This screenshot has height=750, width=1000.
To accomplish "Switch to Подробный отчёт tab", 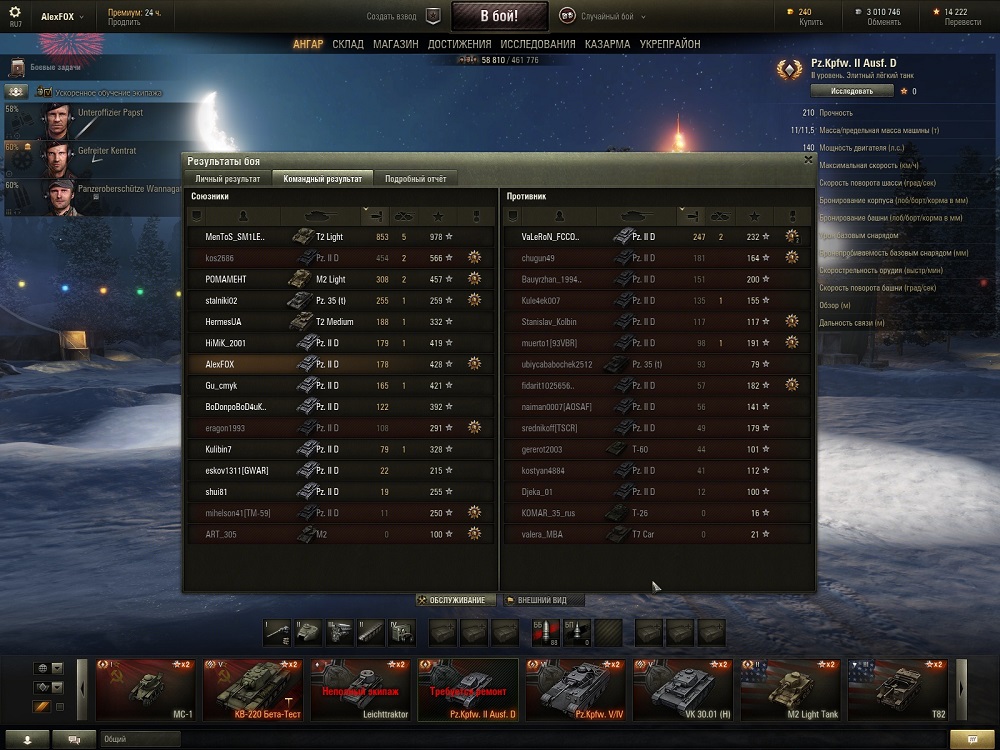I will point(415,178).
